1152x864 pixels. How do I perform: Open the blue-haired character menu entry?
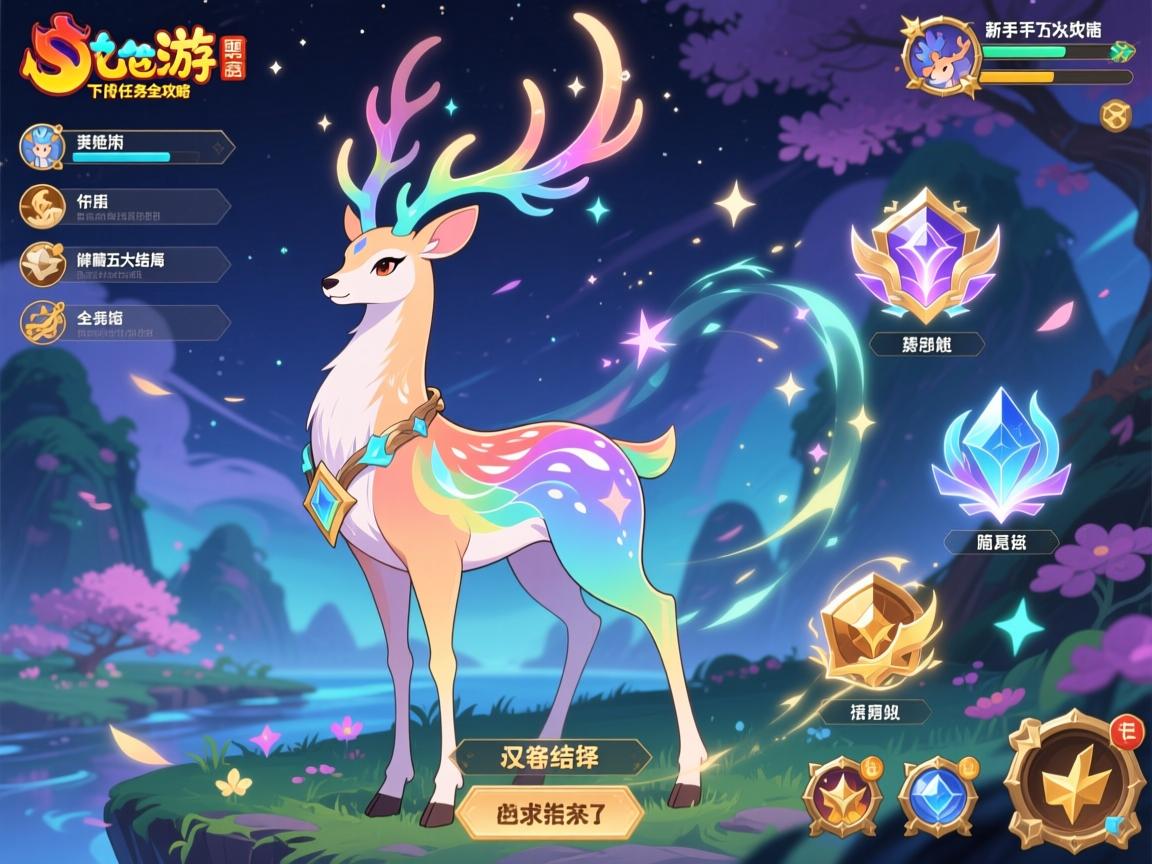[126, 147]
